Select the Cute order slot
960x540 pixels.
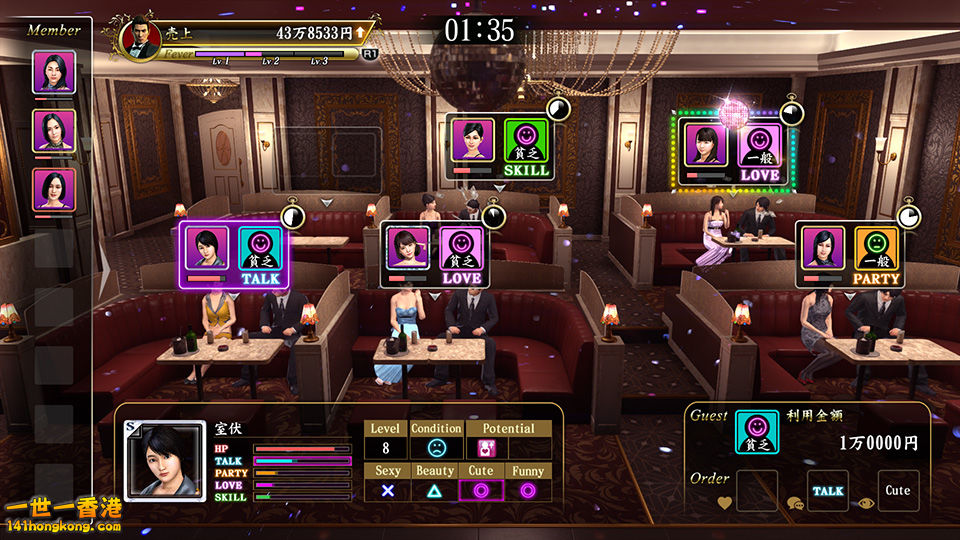(x=897, y=491)
